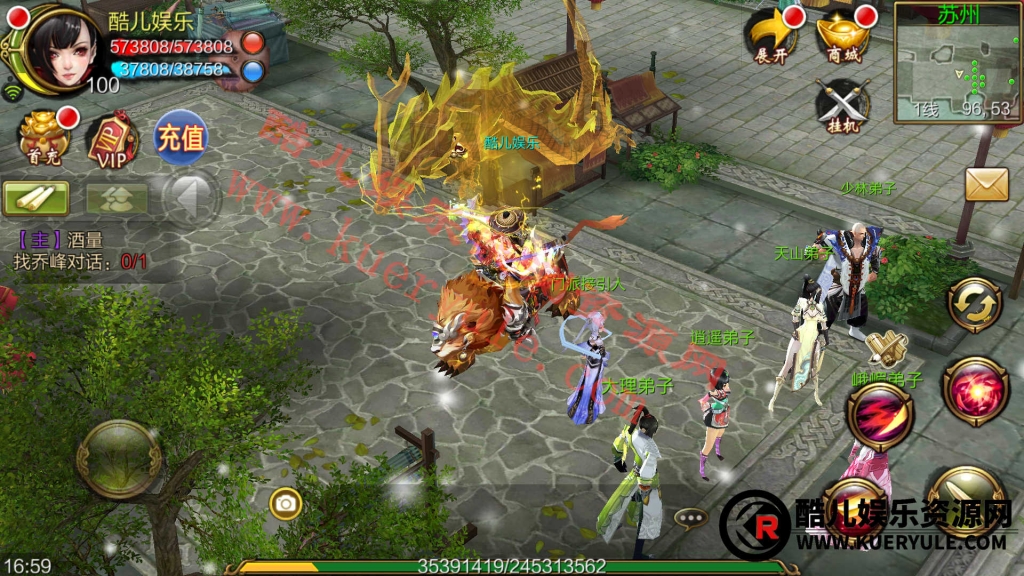Select the quest scroll tab

point(36,197)
